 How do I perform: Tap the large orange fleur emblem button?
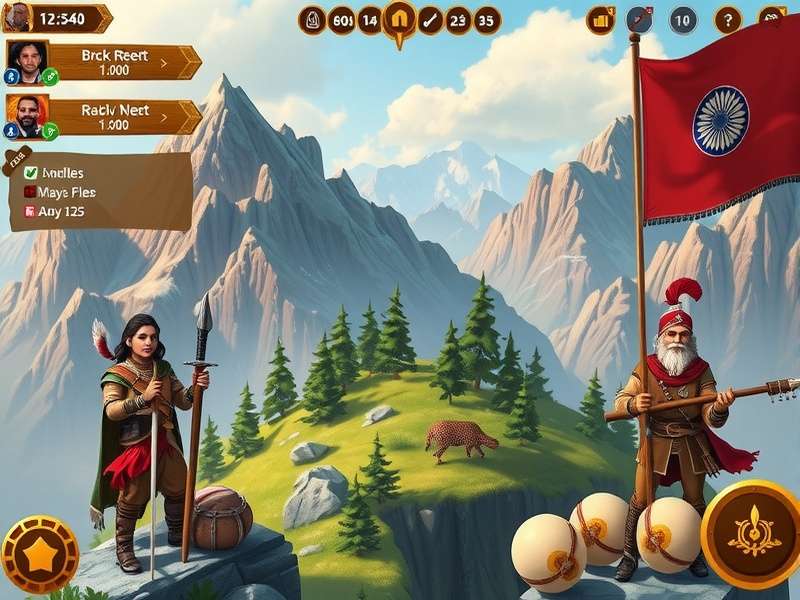(754, 533)
